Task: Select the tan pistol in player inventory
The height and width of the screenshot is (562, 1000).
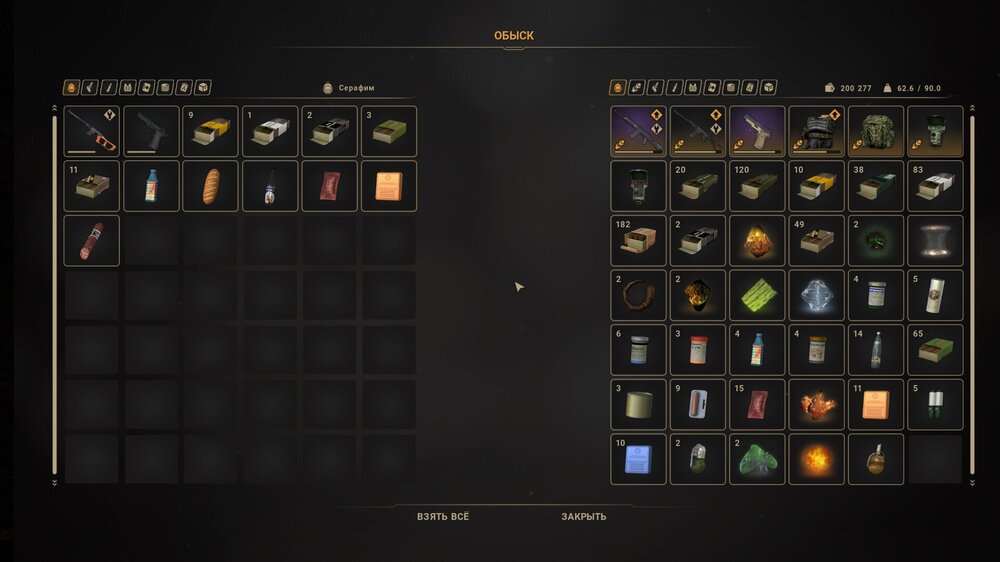Action: tap(757, 132)
